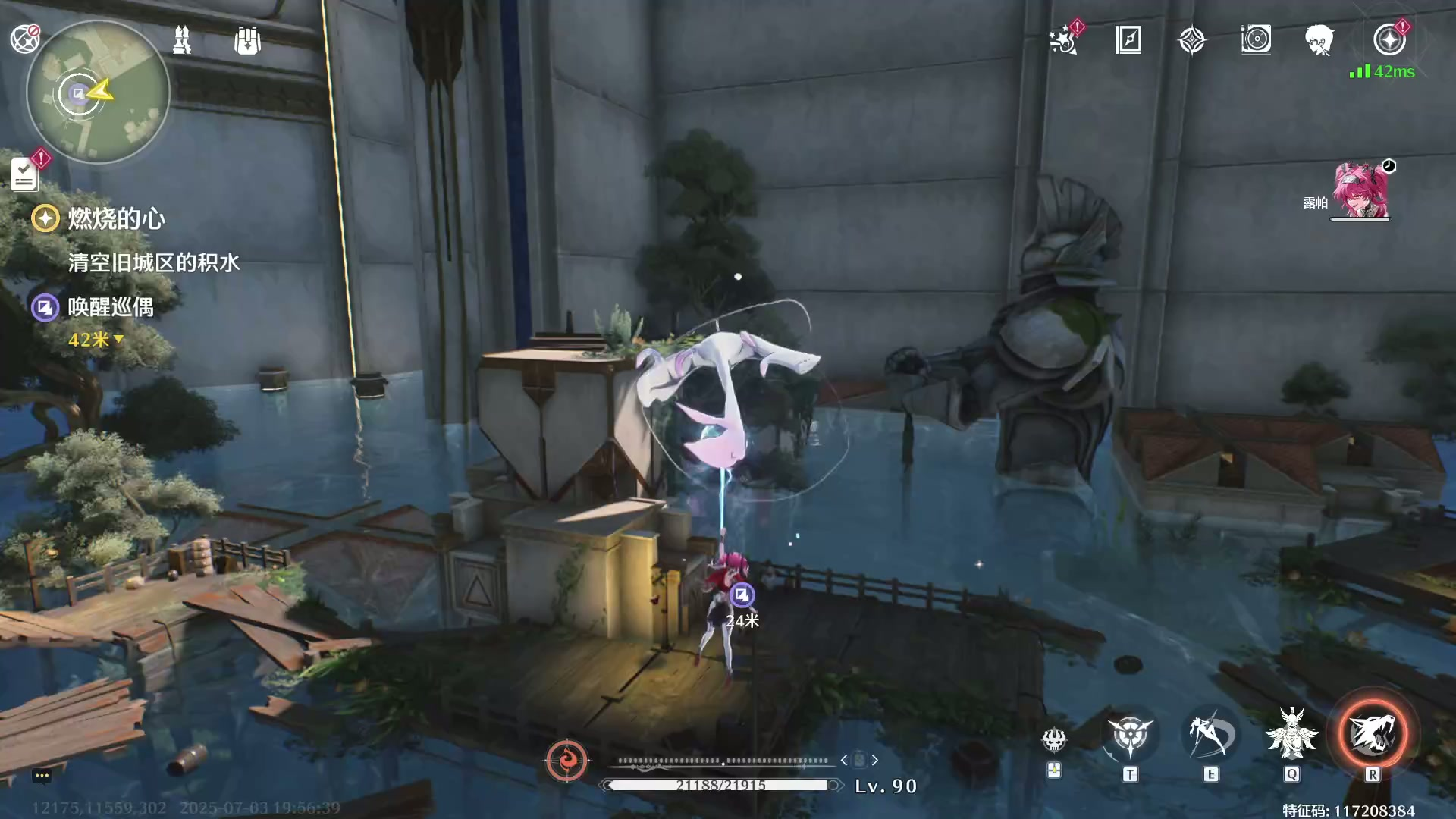This screenshot has width=1456, height=819.
Task: Open the backpack inventory icon
Action: tap(247, 41)
